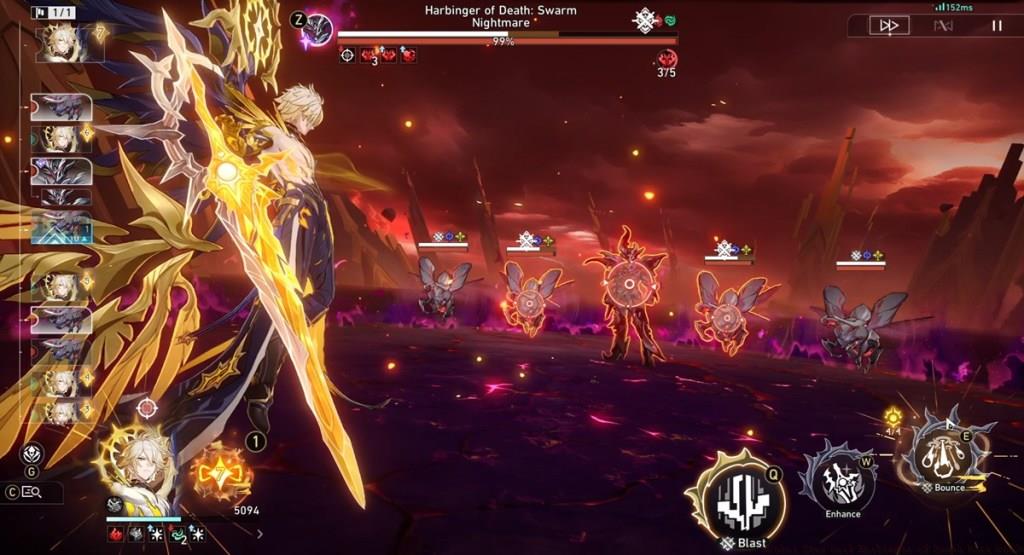The image size is (1024, 555).
Task: Toggle the double-speed battle button
Action: point(887,26)
